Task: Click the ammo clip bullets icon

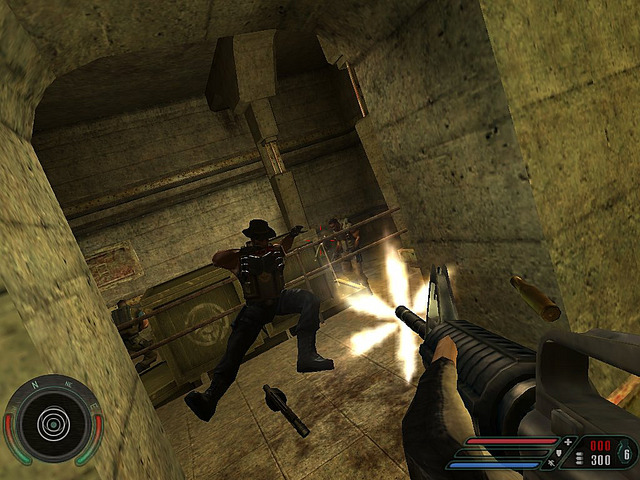Action: pyautogui.click(x=577, y=459)
